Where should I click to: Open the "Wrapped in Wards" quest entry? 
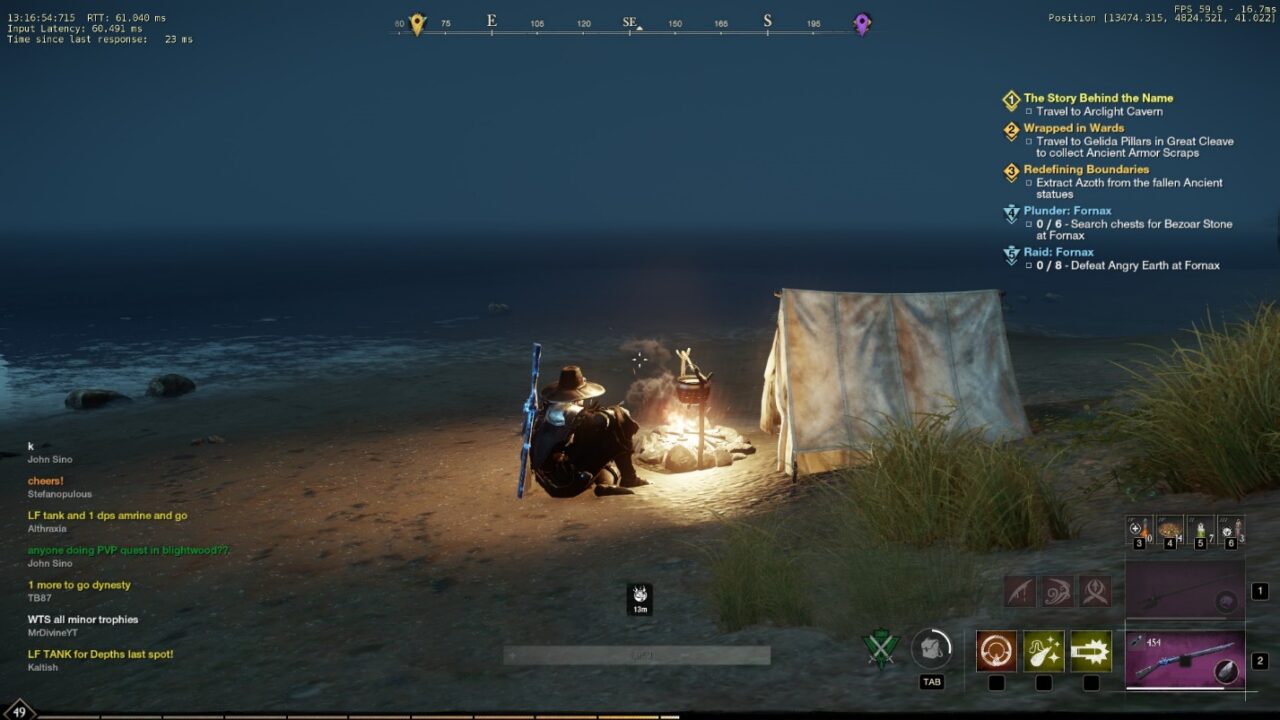click(1073, 128)
